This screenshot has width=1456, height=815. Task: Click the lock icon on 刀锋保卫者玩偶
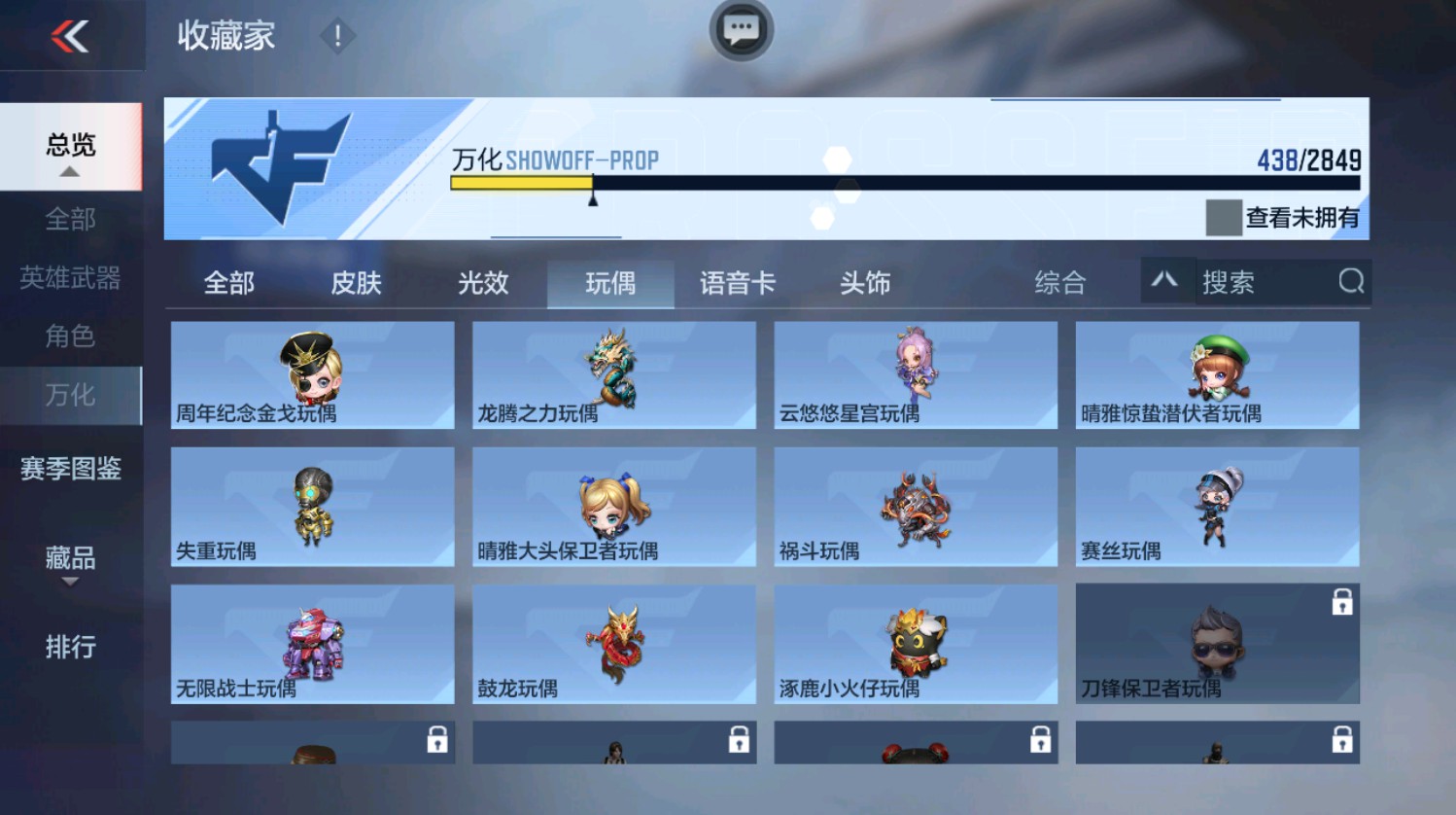pos(1343,603)
